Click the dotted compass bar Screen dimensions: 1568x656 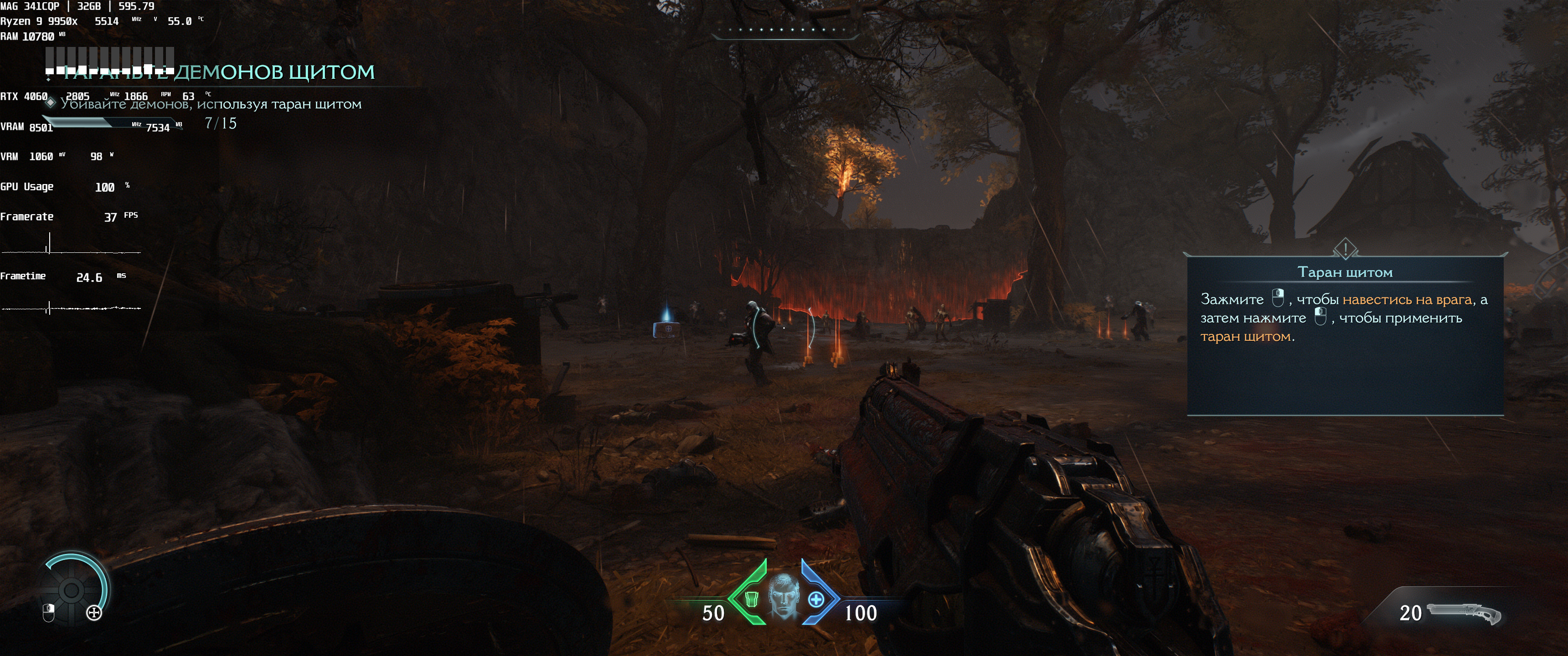[x=784, y=30]
